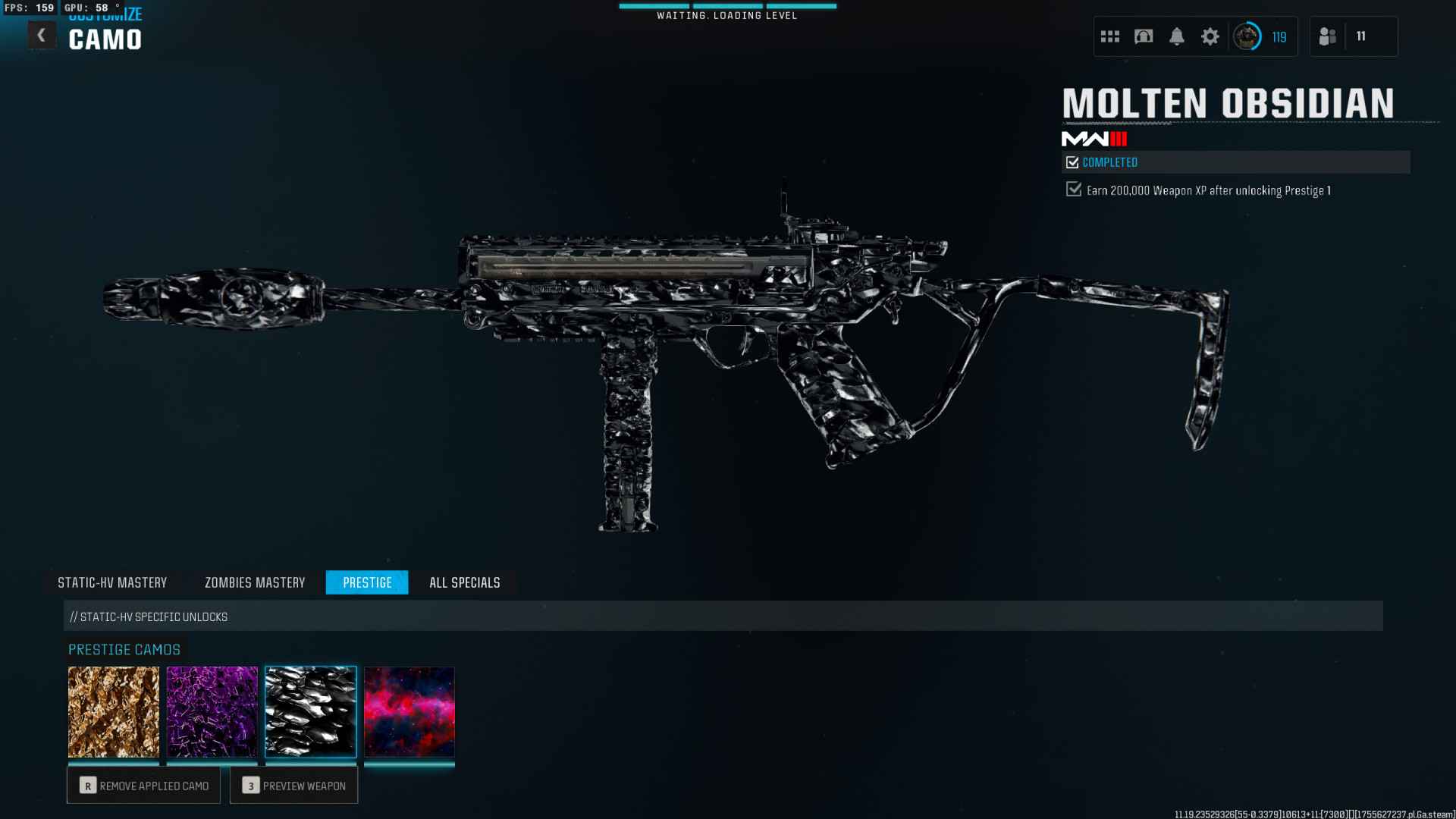Choose the gold prestige camo
1456x819 pixels.
coord(114,711)
